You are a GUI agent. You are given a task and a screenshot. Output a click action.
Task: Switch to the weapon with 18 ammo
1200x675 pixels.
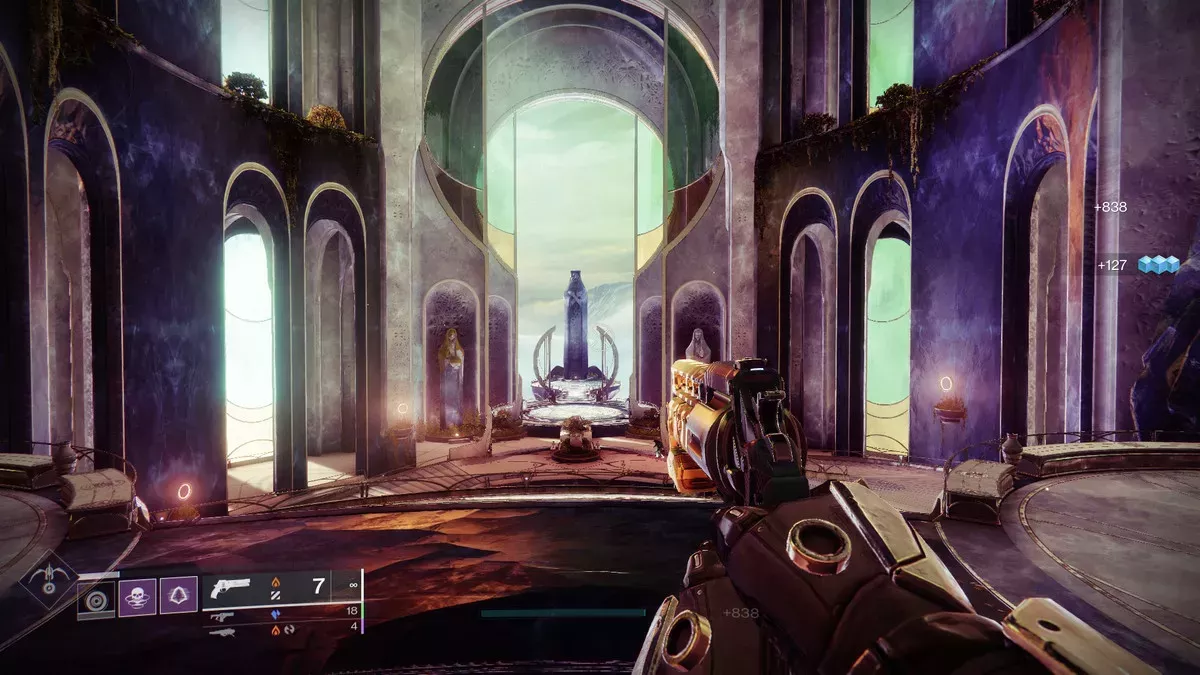click(x=224, y=617)
